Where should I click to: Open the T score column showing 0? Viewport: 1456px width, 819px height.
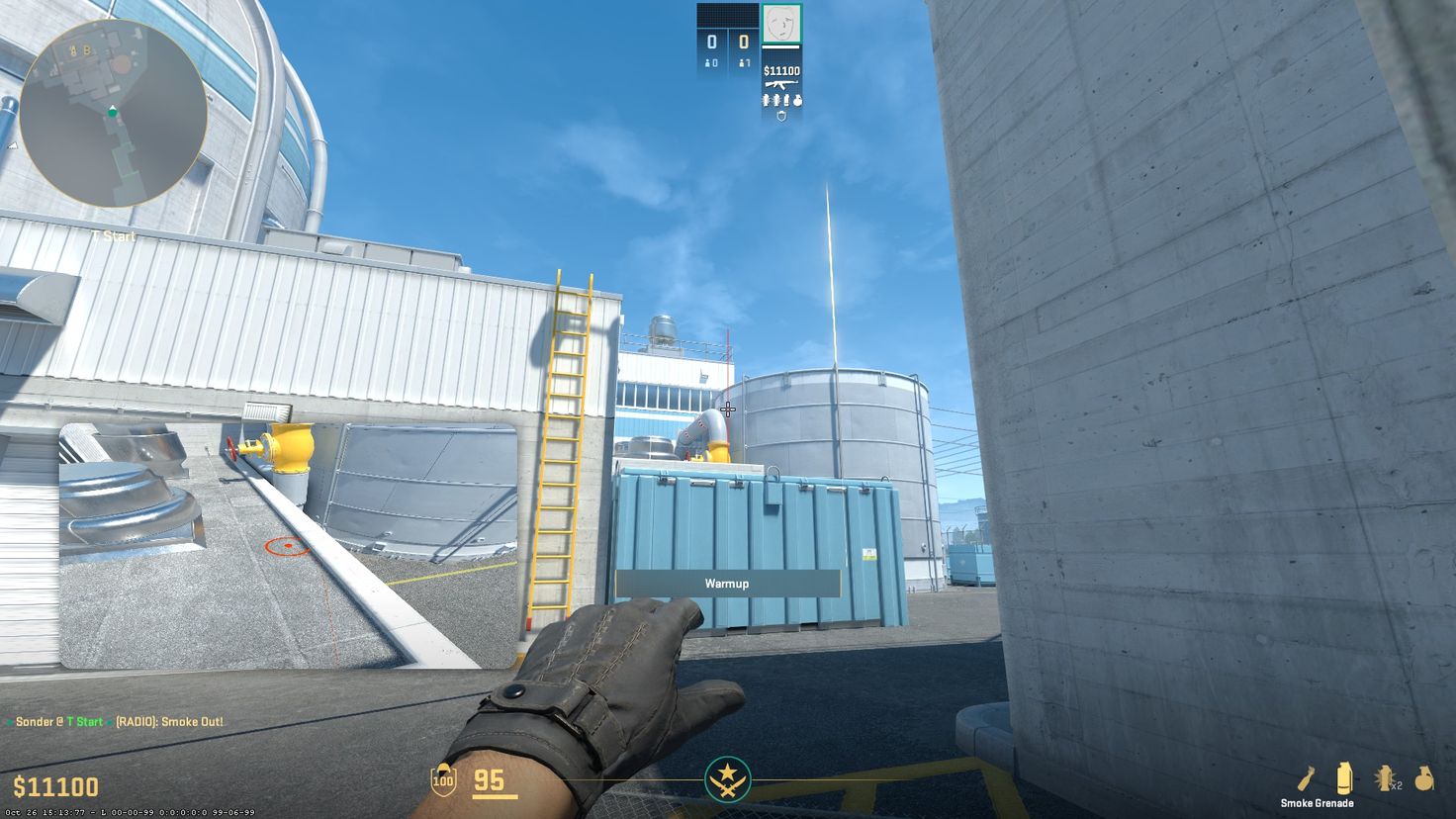point(744,41)
